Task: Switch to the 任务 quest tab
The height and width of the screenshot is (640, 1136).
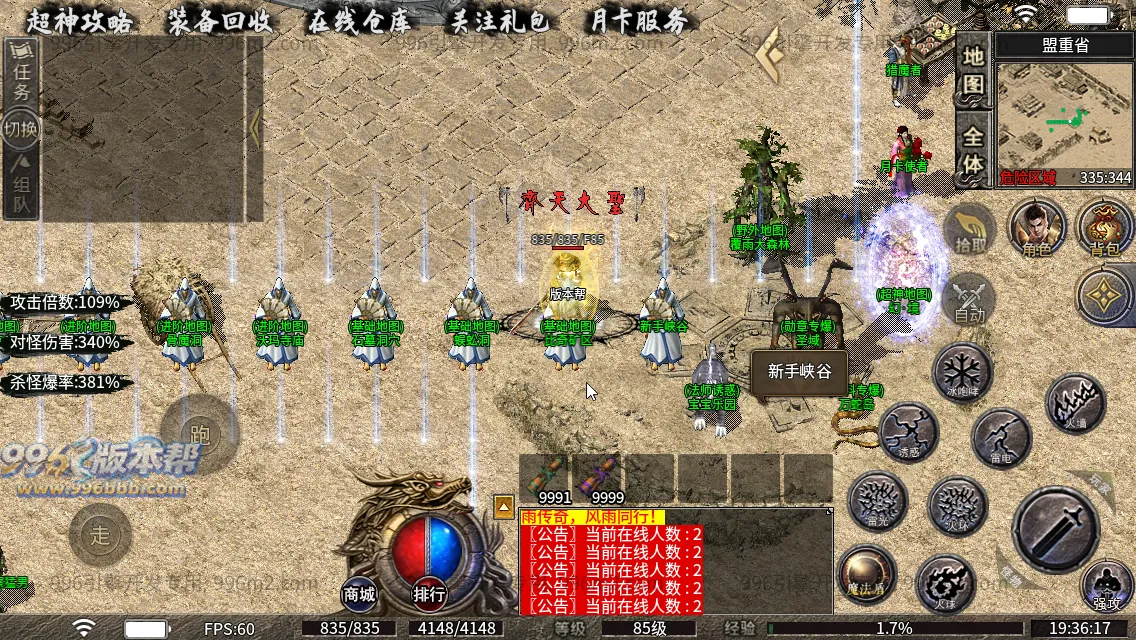Action: pyautogui.click(x=21, y=78)
